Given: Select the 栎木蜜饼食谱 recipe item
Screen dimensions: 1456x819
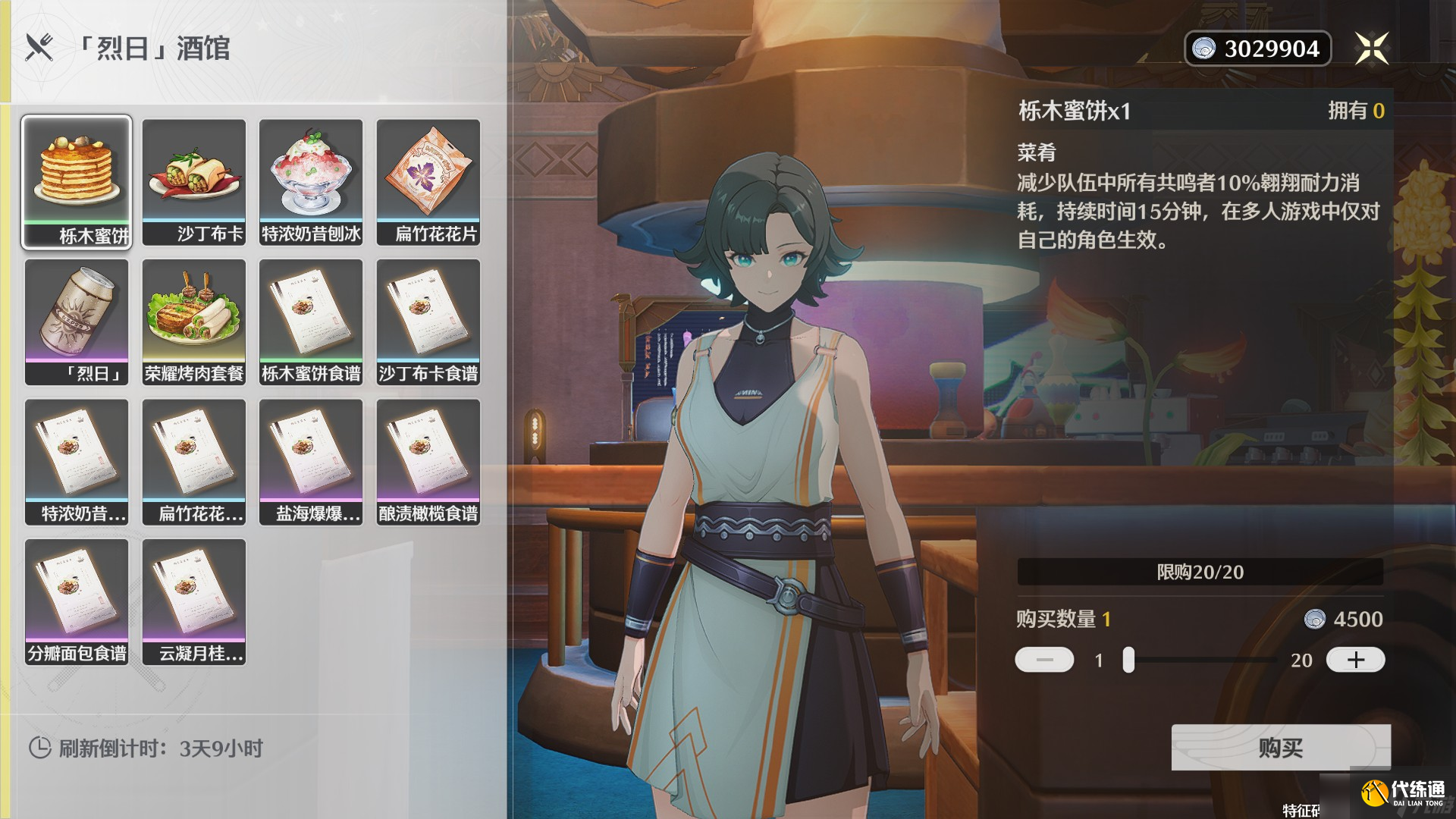Looking at the screenshot, I should (311, 321).
